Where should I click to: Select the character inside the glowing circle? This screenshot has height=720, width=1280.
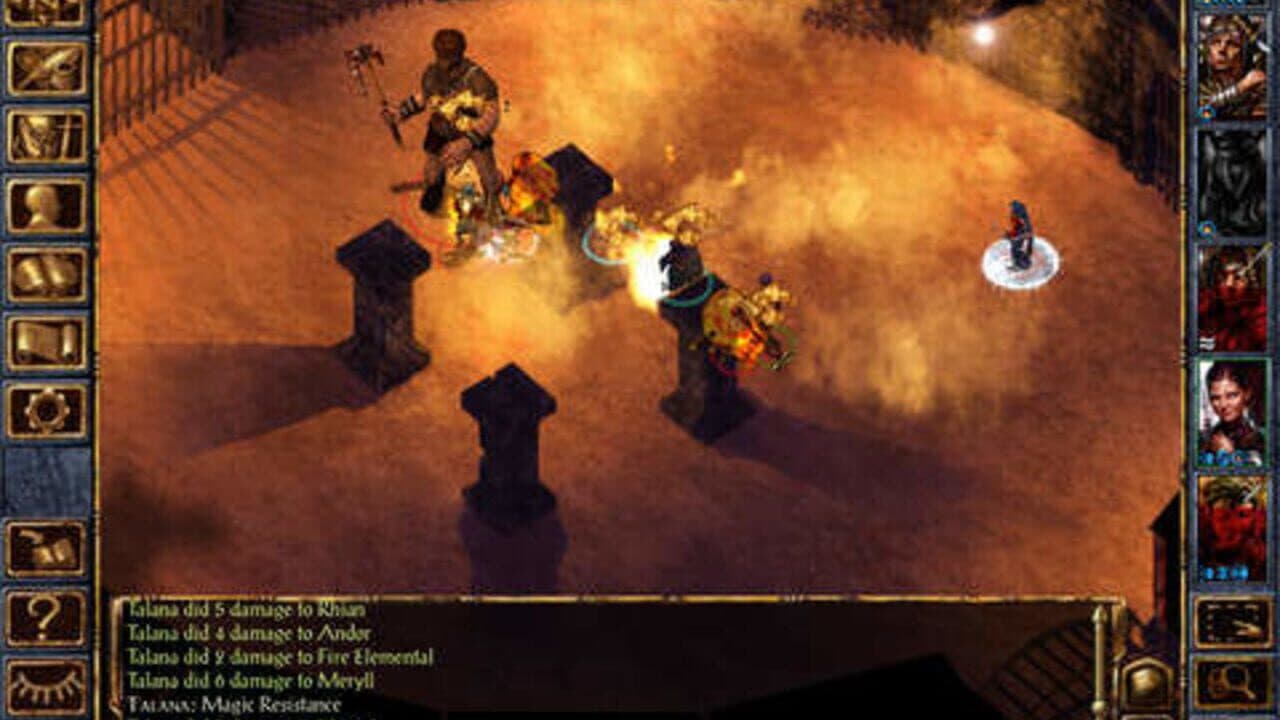(1021, 235)
